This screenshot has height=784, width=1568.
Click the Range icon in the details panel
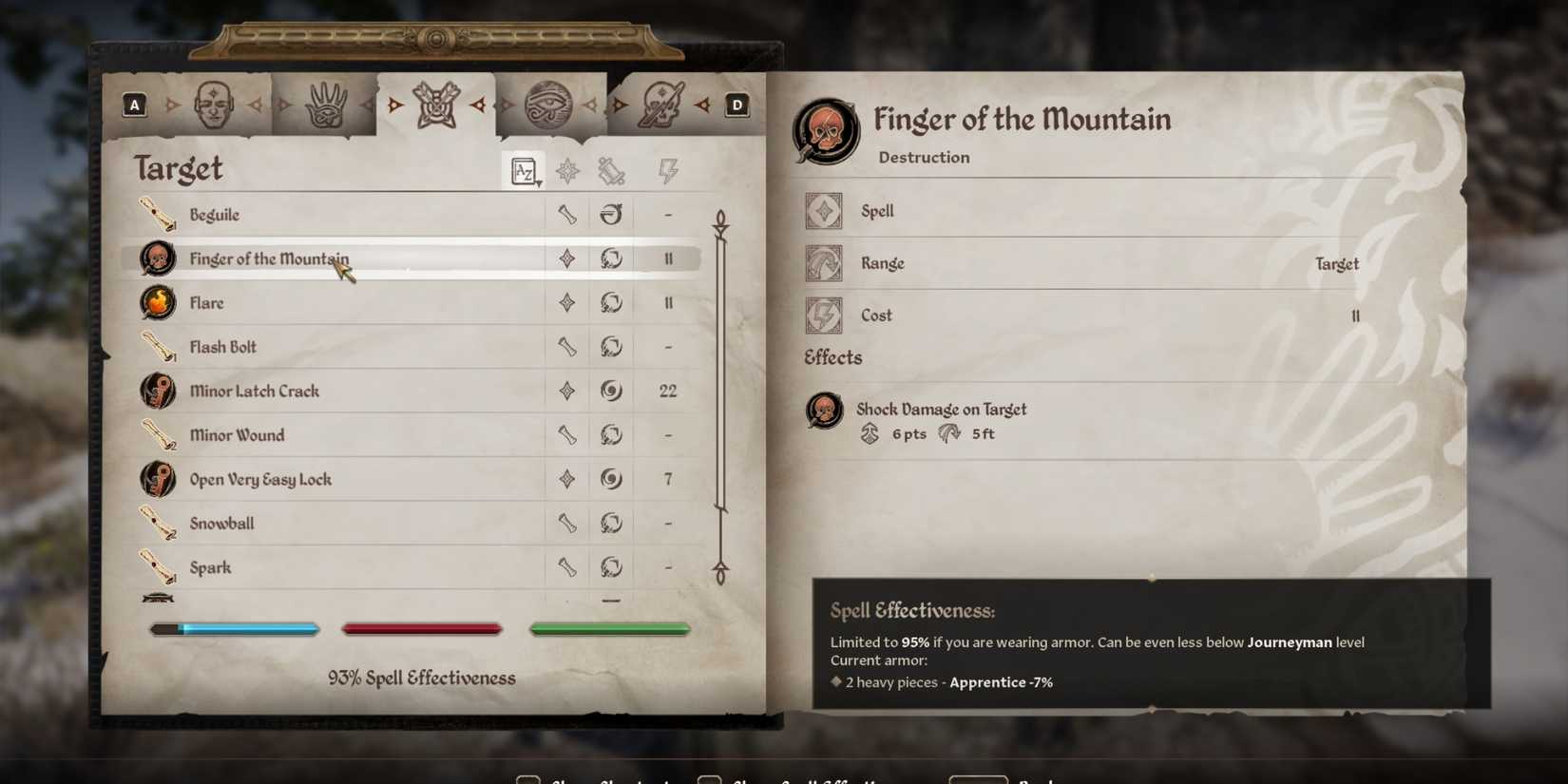(824, 263)
